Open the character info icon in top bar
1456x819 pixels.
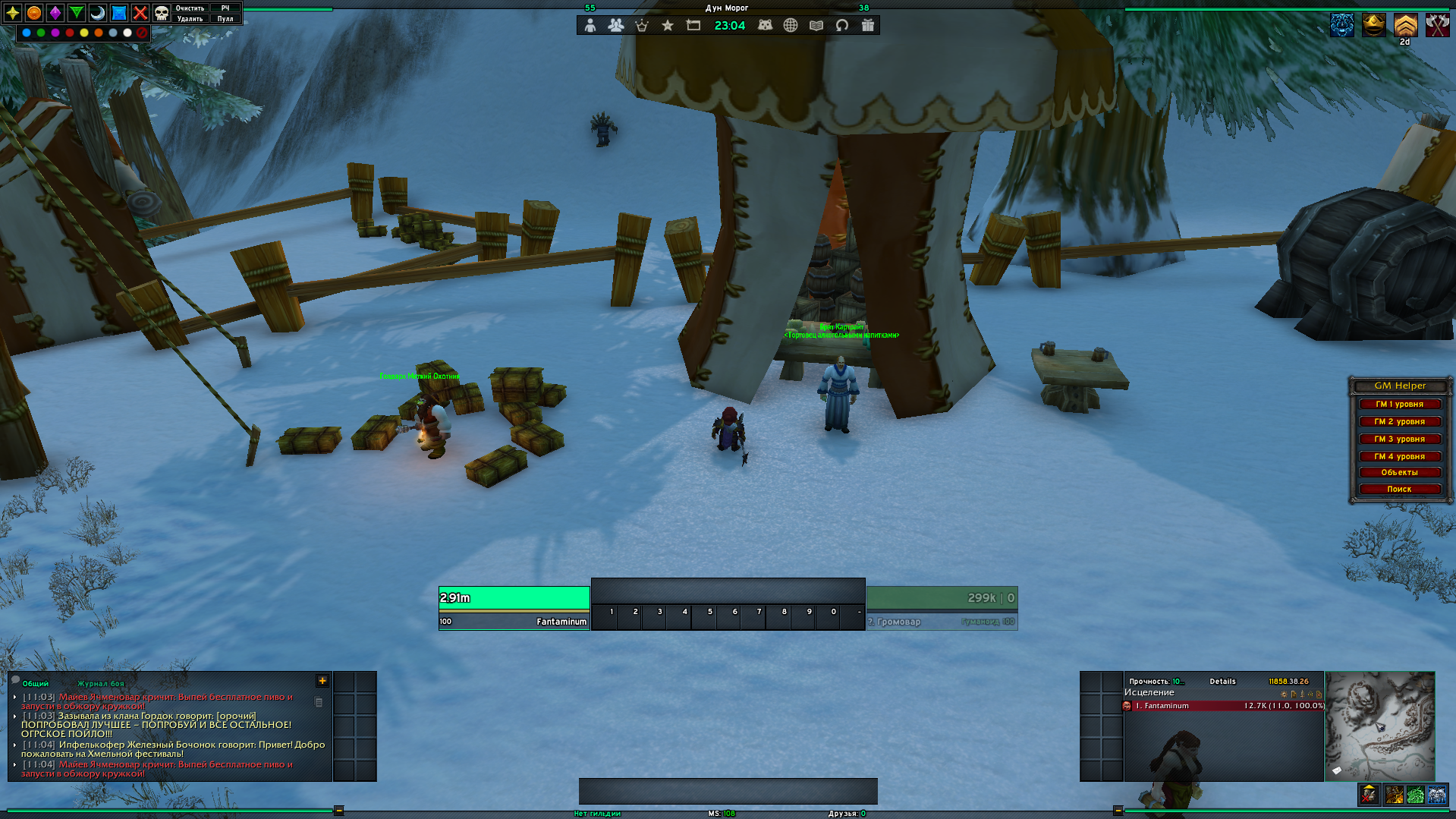tap(590, 26)
